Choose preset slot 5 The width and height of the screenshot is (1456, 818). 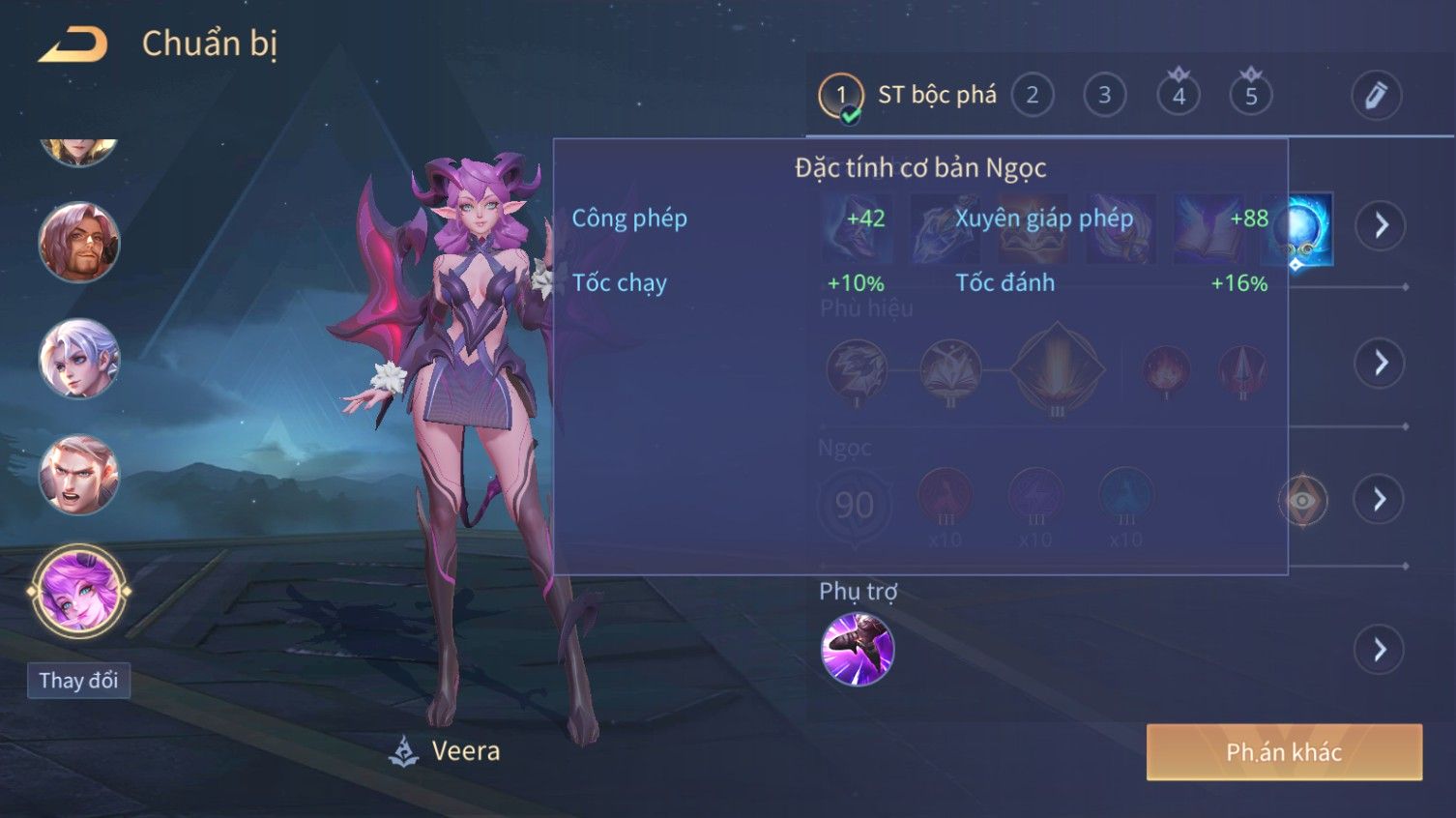pos(1250,96)
